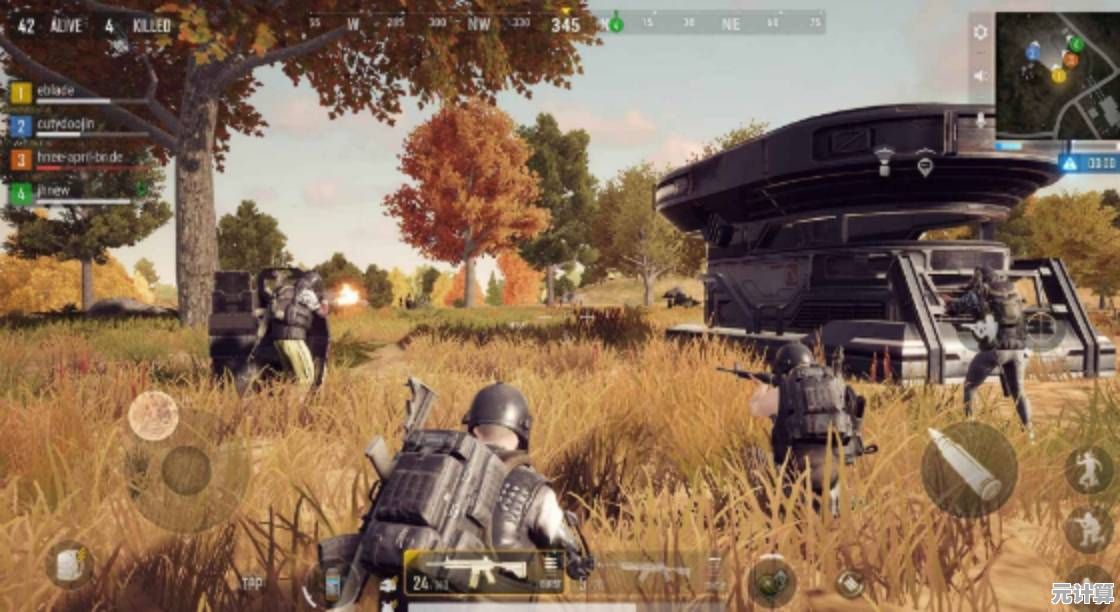The height and width of the screenshot is (612, 1120).
Task: Select the grenade throwable button
Action: pos(772,580)
